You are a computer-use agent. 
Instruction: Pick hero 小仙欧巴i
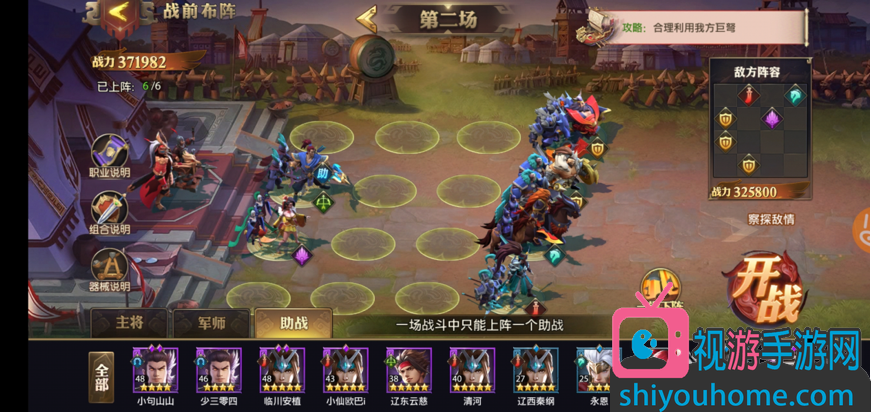pyautogui.click(x=344, y=374)
